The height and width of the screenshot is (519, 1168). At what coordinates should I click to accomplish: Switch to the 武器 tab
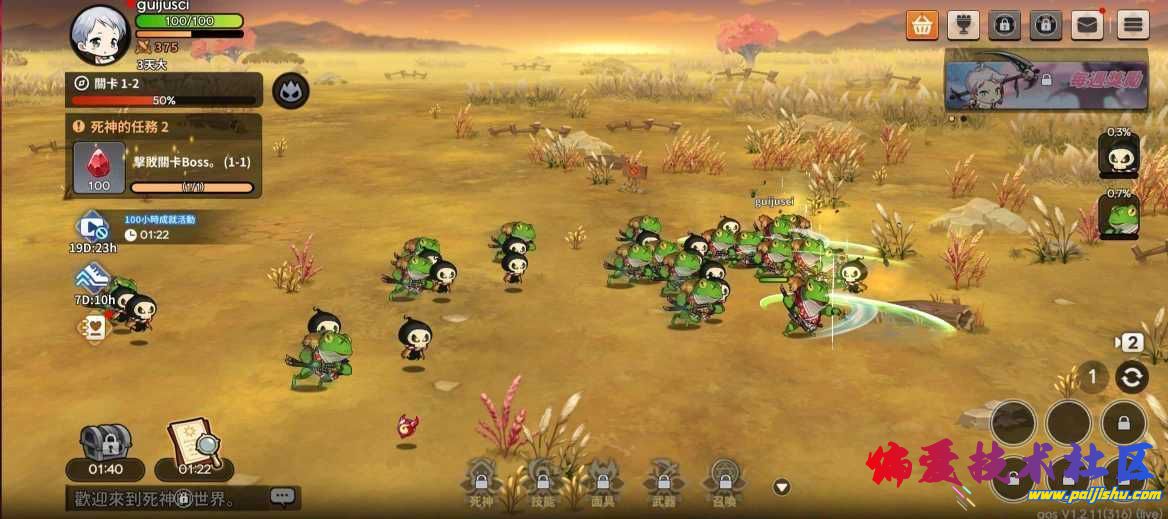click(x=663, y=482)
